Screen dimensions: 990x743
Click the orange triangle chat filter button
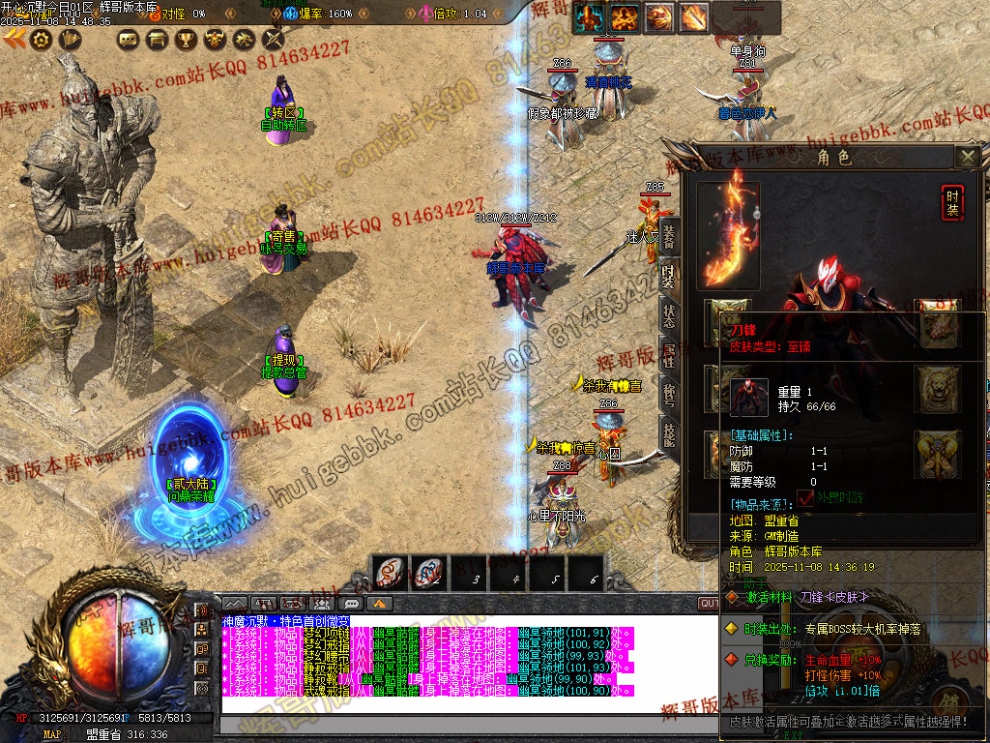click(380, 604)
